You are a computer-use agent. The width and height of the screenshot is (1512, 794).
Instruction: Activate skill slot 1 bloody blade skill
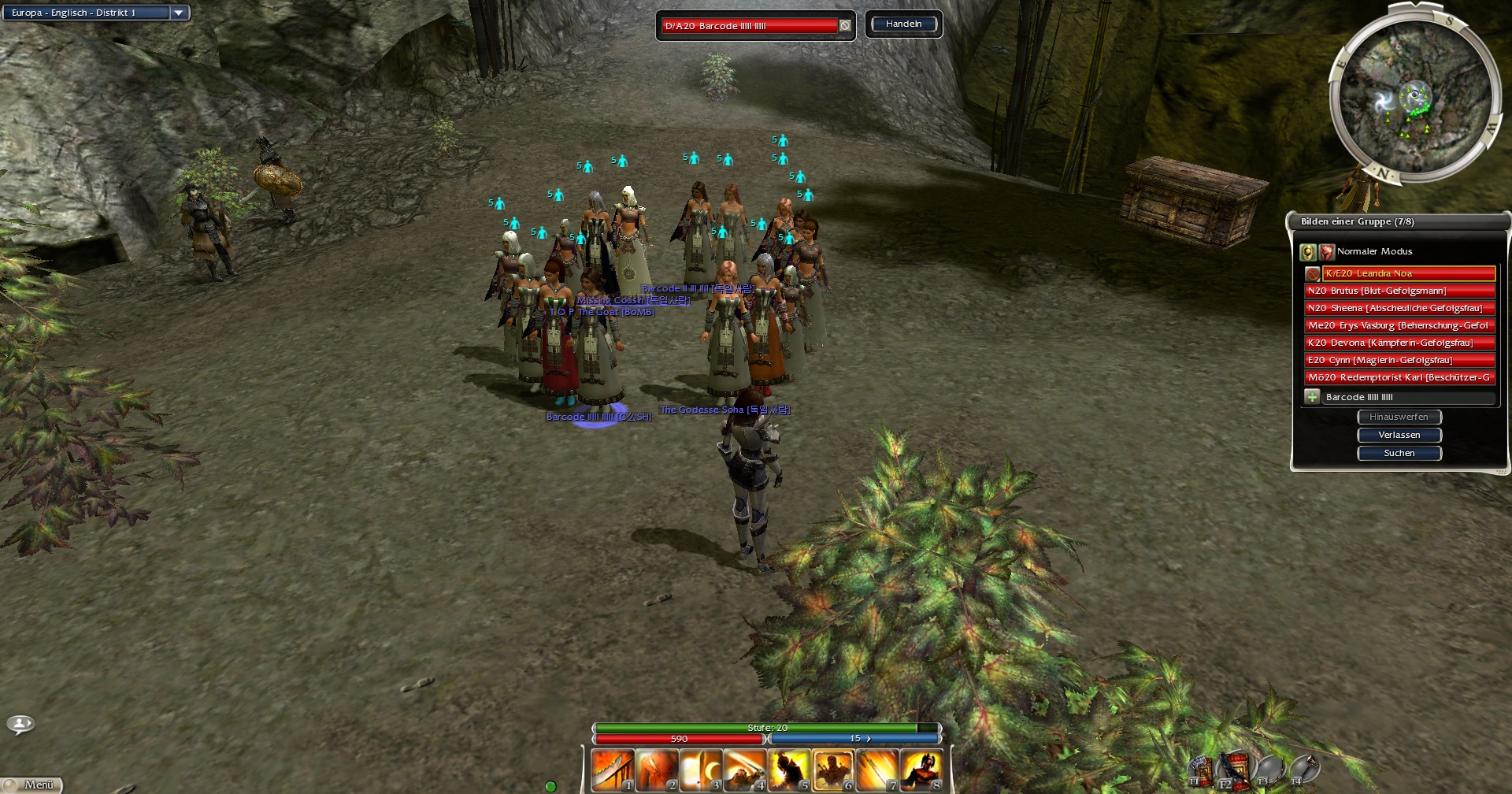click(613, 770)
